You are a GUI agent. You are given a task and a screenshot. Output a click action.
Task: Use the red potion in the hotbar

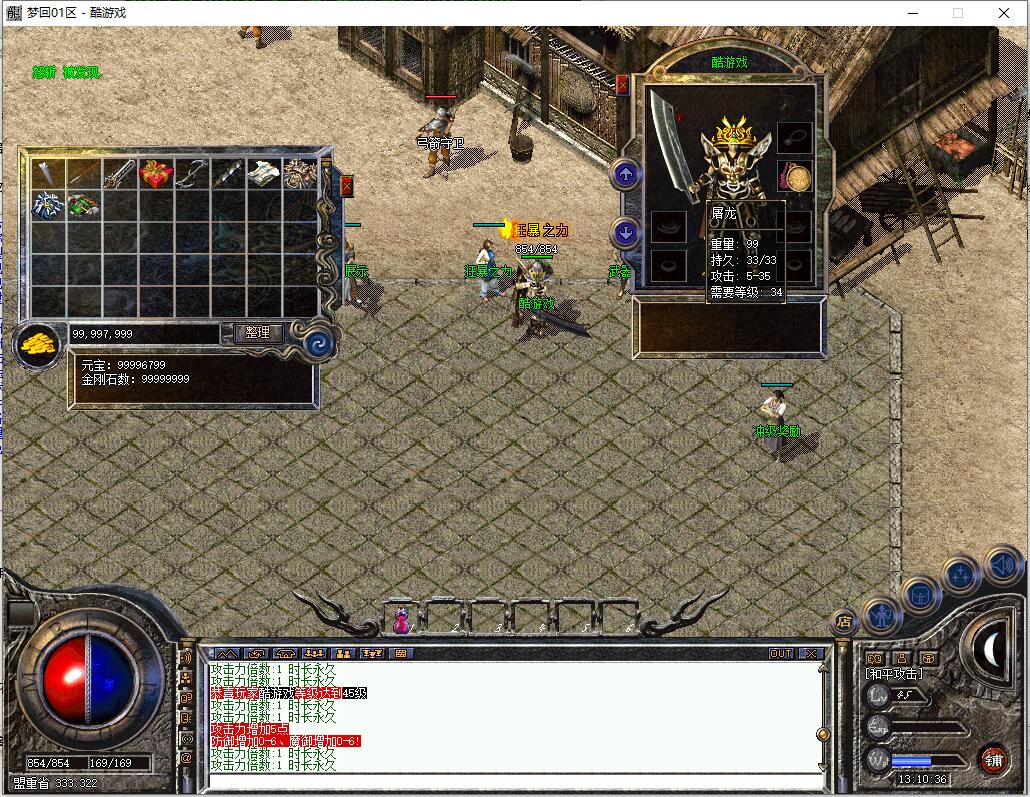click(x=401, y=620)
